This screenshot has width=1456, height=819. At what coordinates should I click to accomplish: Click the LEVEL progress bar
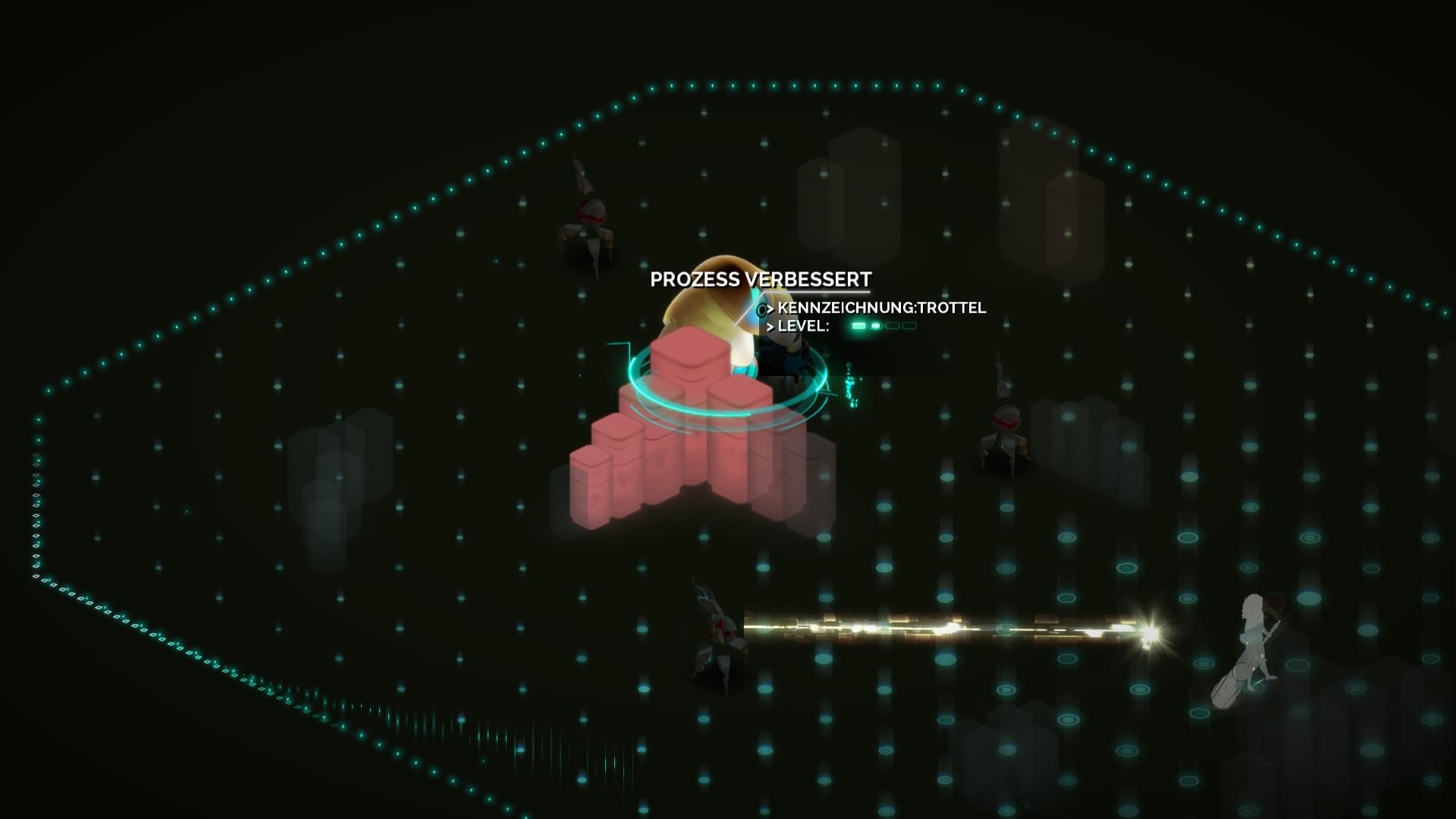point(883,326)
